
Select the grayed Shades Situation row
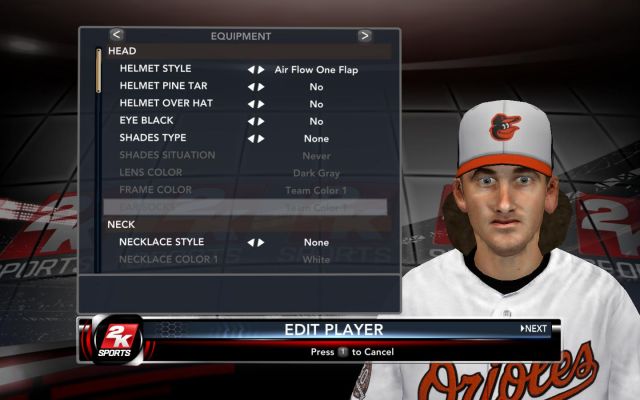point(167,155)
